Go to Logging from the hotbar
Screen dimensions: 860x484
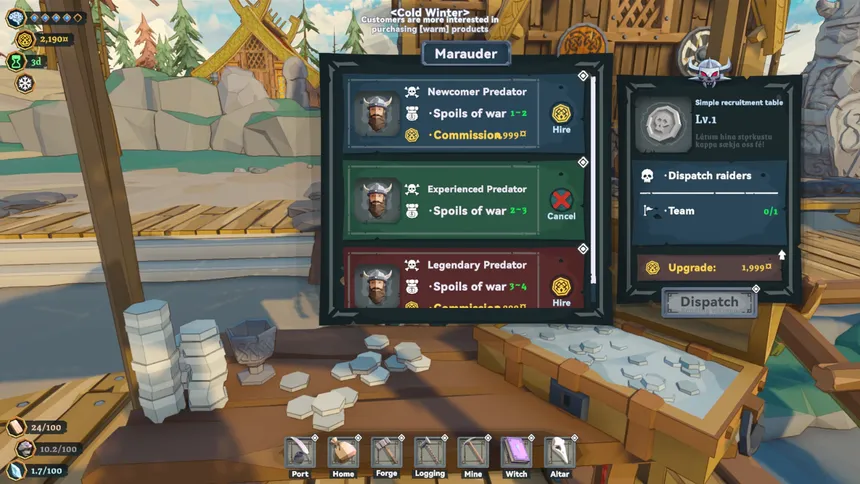click(x=430, y=453)
